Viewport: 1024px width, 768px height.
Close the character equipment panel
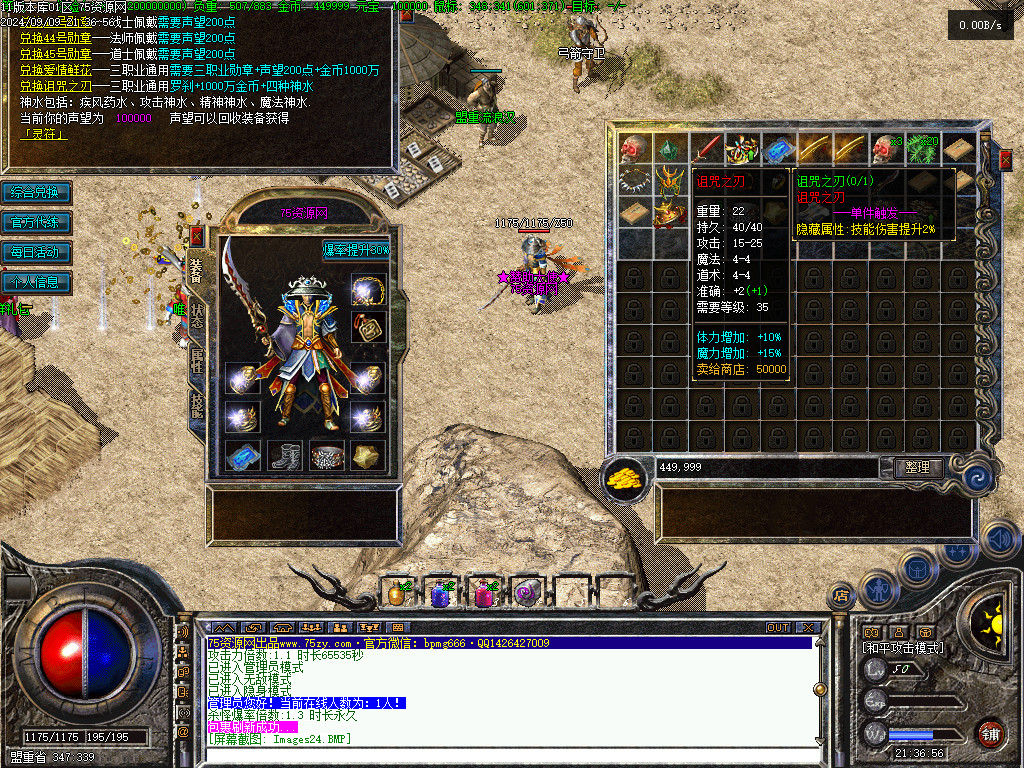197,237
